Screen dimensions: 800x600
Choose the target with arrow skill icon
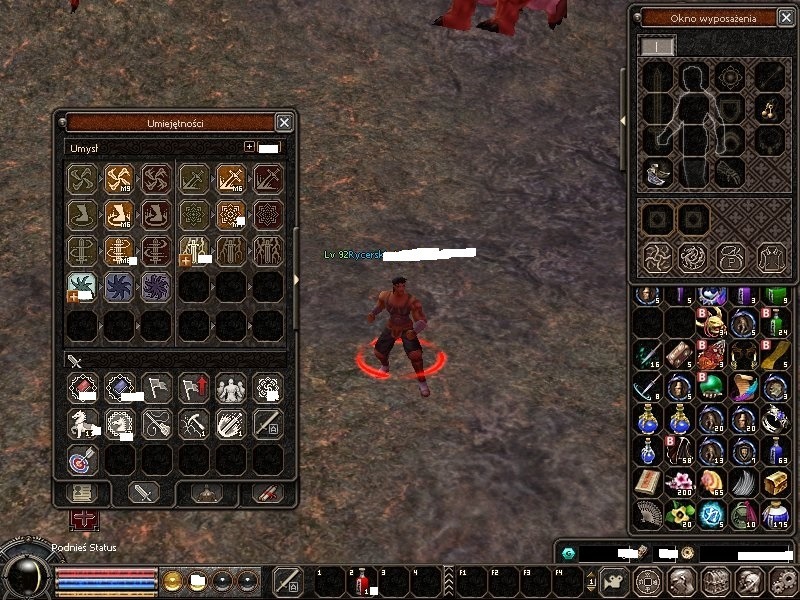[82, 459]
